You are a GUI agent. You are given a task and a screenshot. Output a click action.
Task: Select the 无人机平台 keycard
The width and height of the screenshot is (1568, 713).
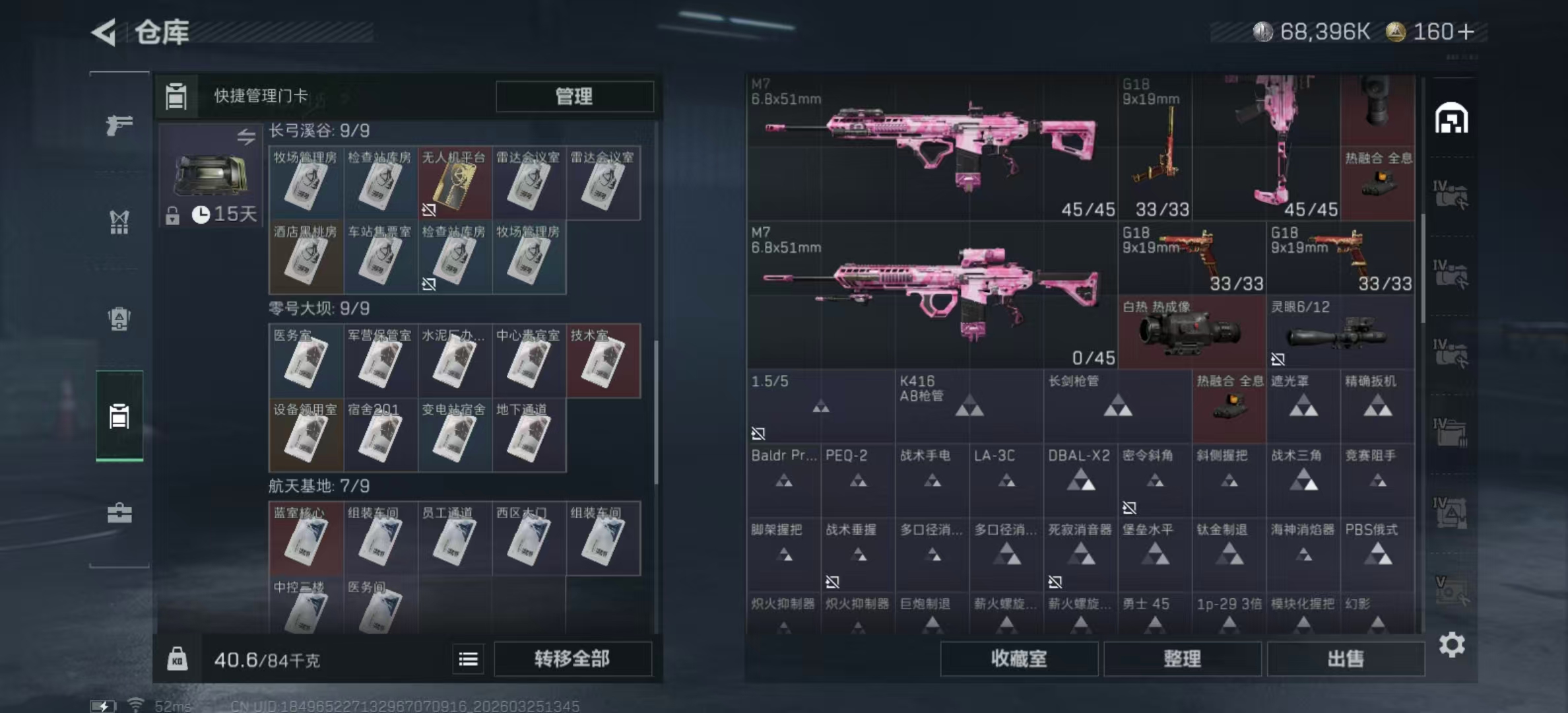pyautogui.click(x=454, y=184)
